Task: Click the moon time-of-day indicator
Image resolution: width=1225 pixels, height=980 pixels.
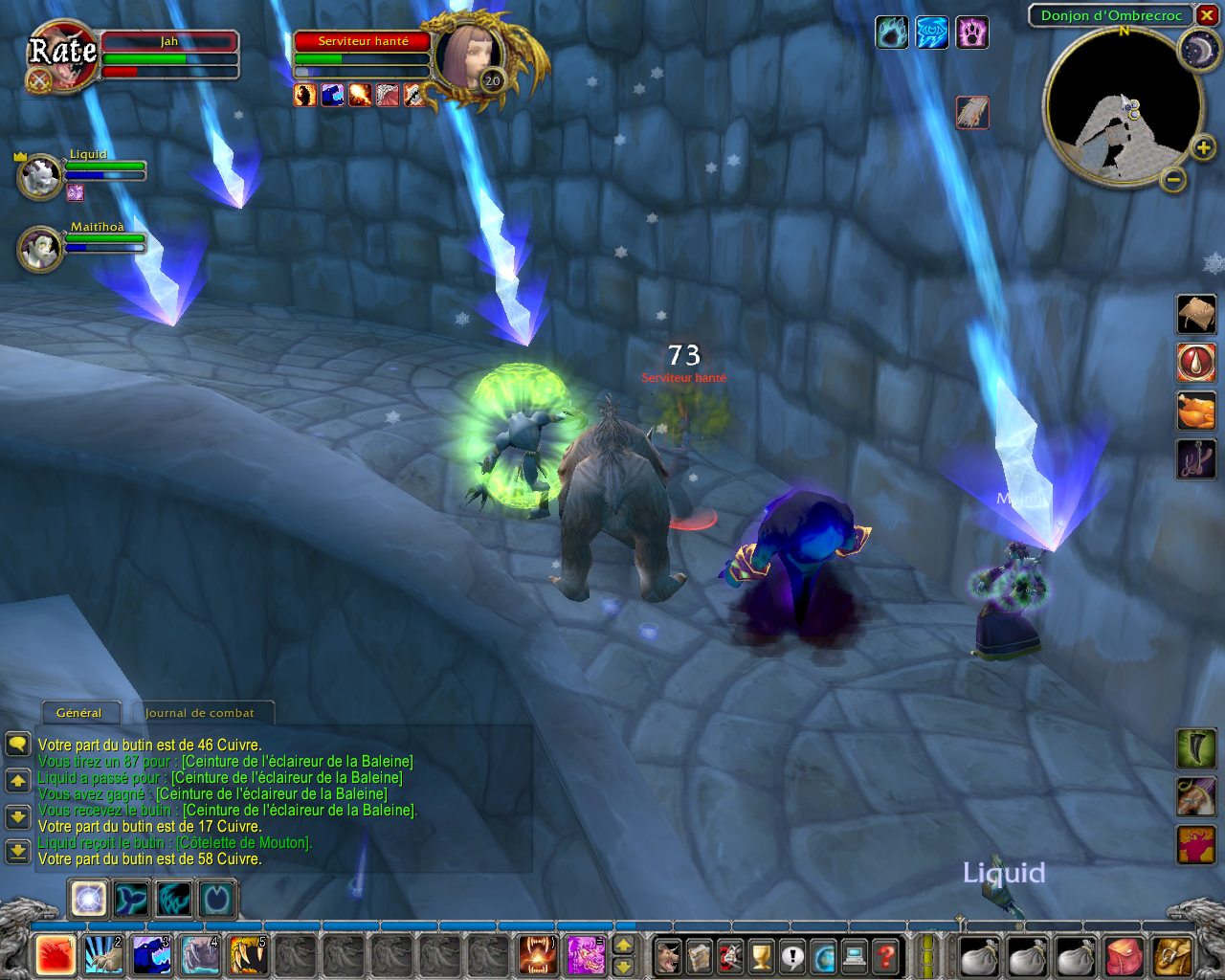Action: [x=1196, y=49]
